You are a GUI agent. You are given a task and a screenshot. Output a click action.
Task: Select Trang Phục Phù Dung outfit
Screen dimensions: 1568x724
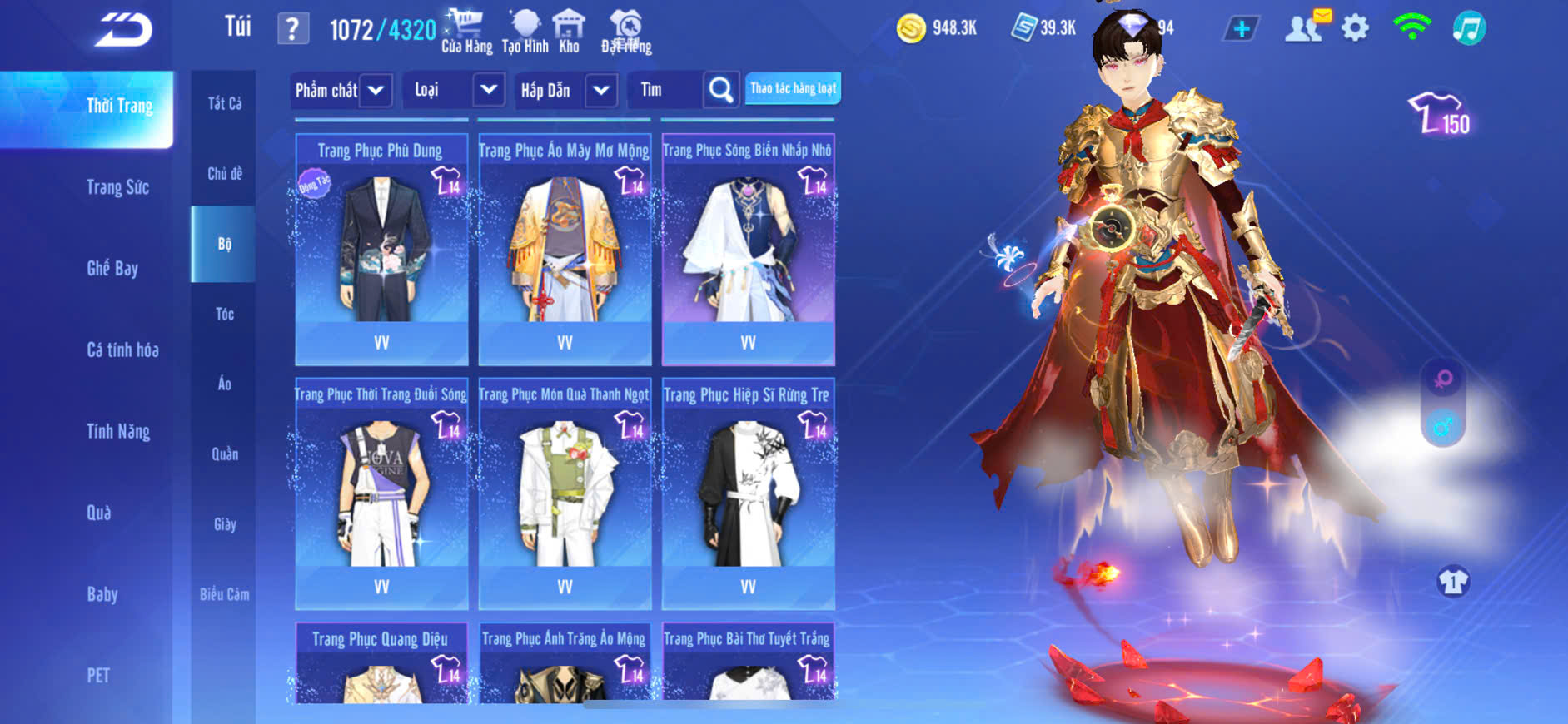[381, 250]
